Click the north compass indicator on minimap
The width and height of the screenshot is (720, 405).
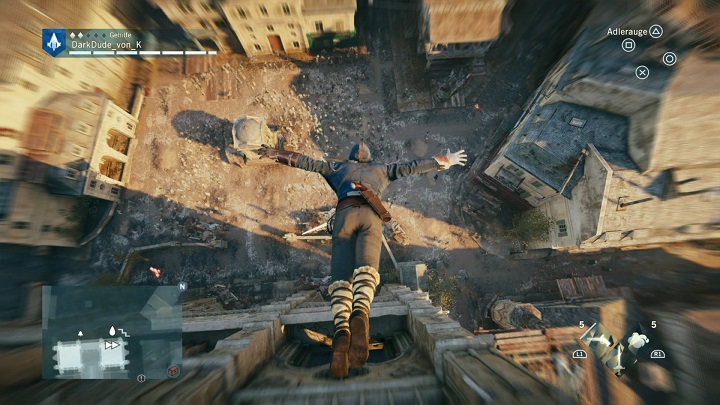pyautogui.click(x=181, y=286)
